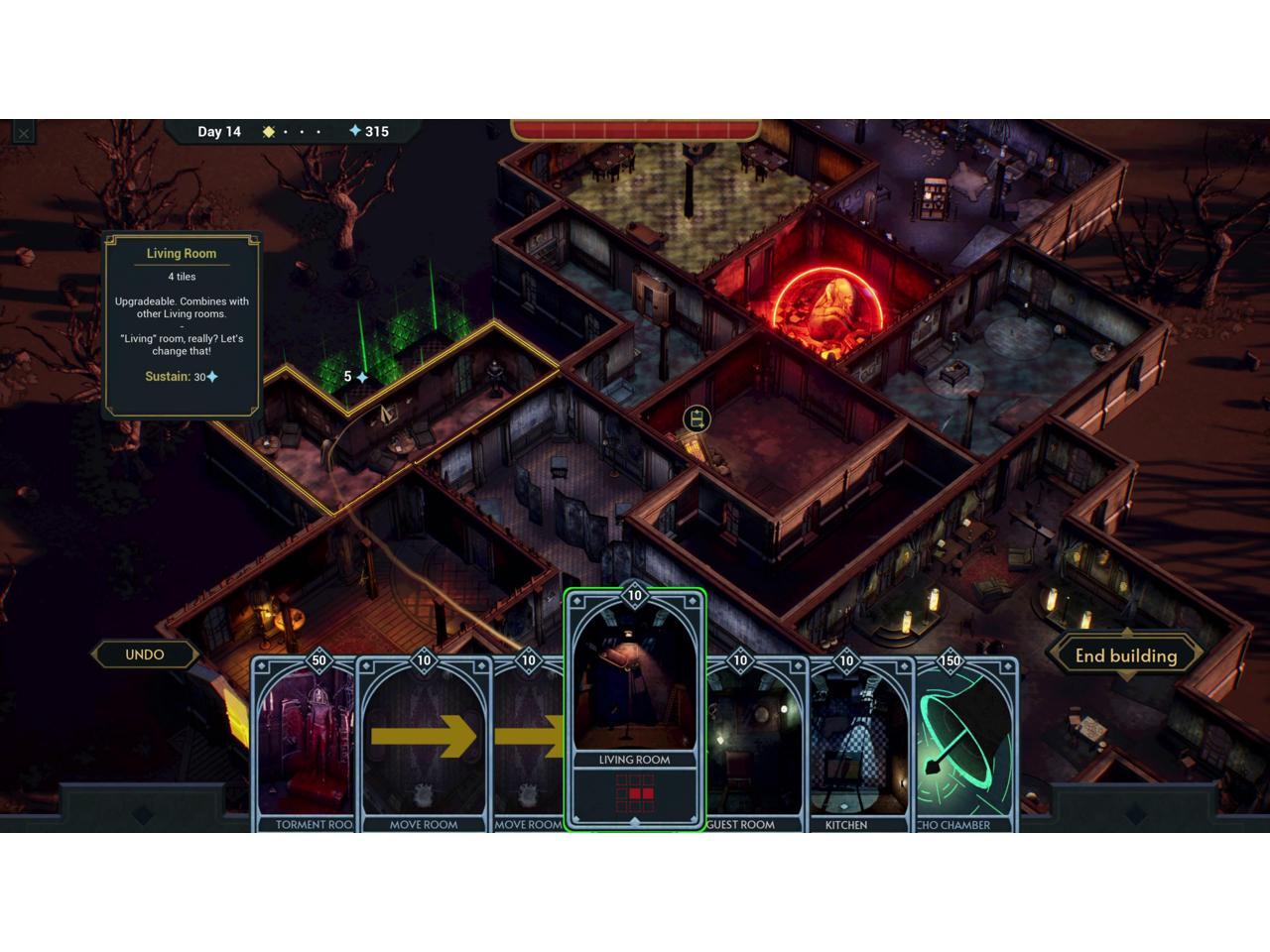Select the Torment Room card
1270x952 pixels.
[x=306, y=744]
